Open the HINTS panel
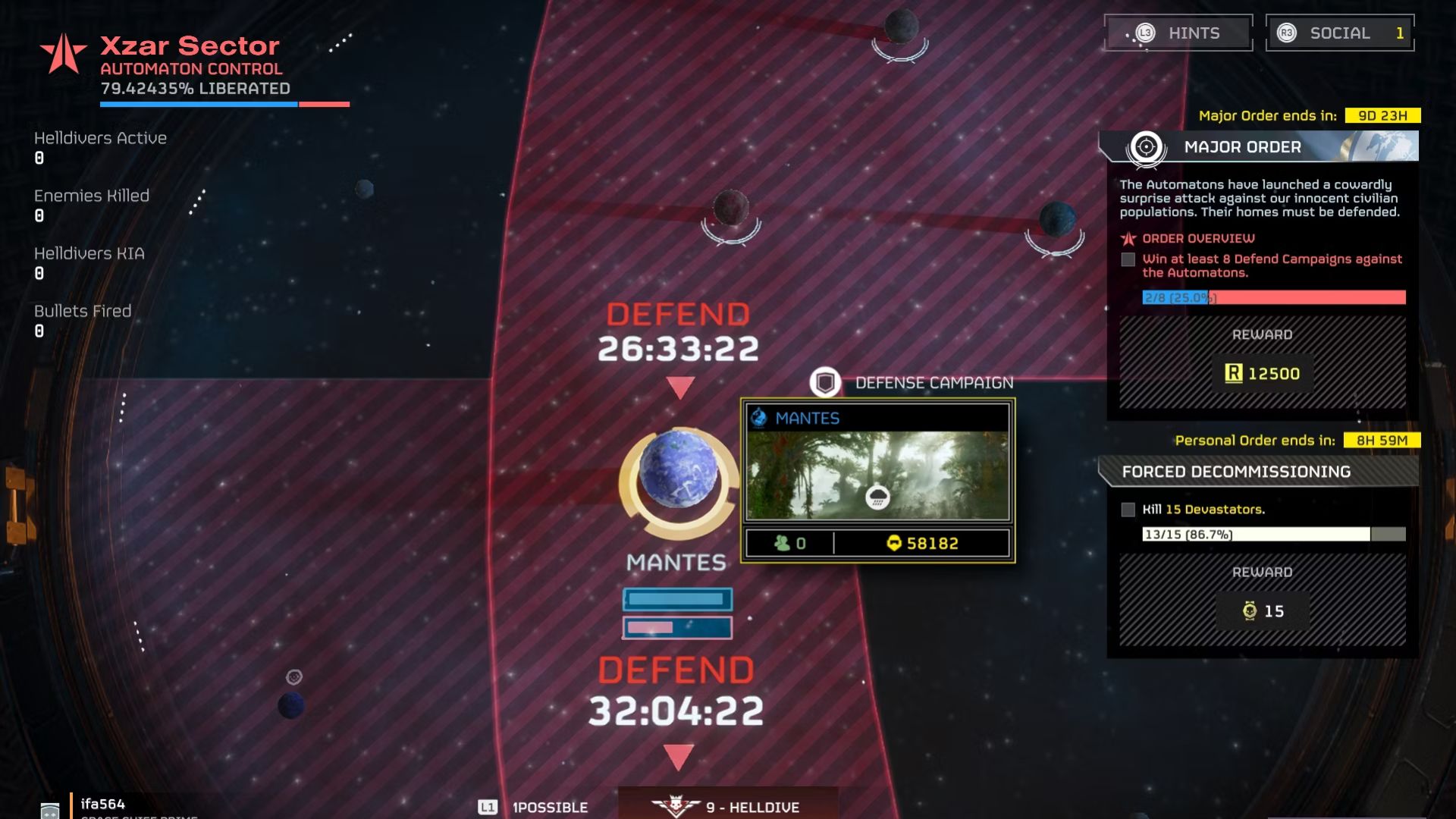Viewport: 1456px width, 819px height. 1178,33
